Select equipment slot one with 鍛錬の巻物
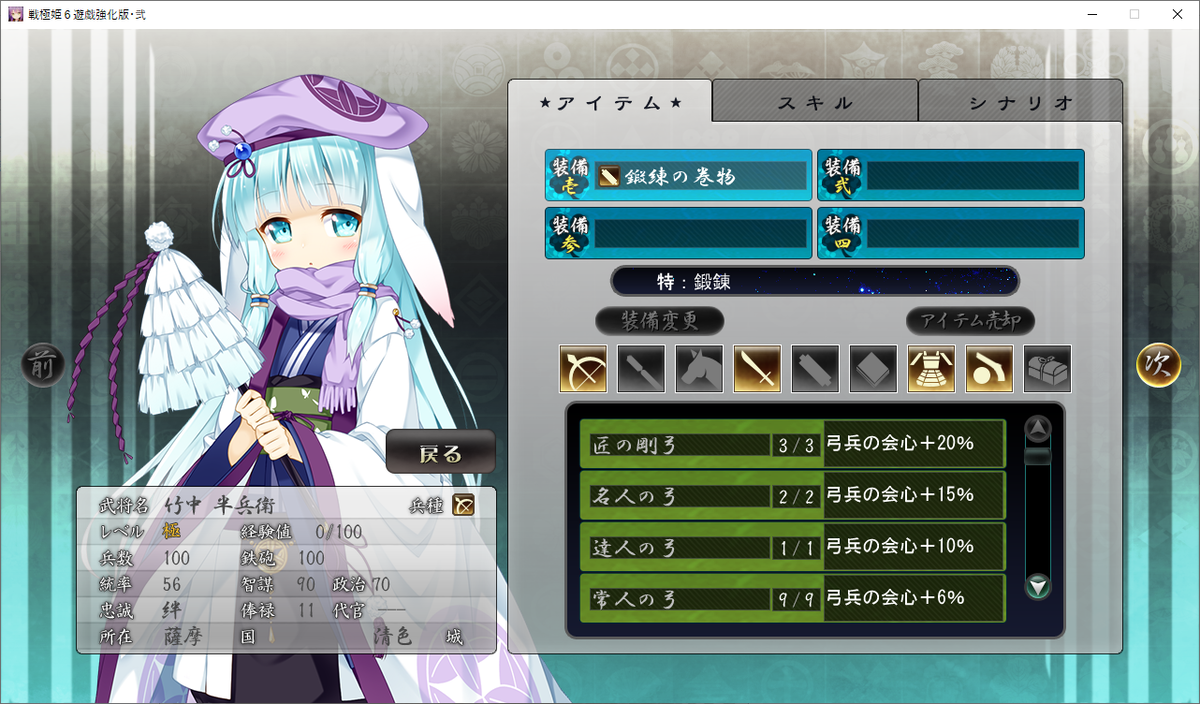Viewport: 1200px width, 704px height. coord(678,176)
